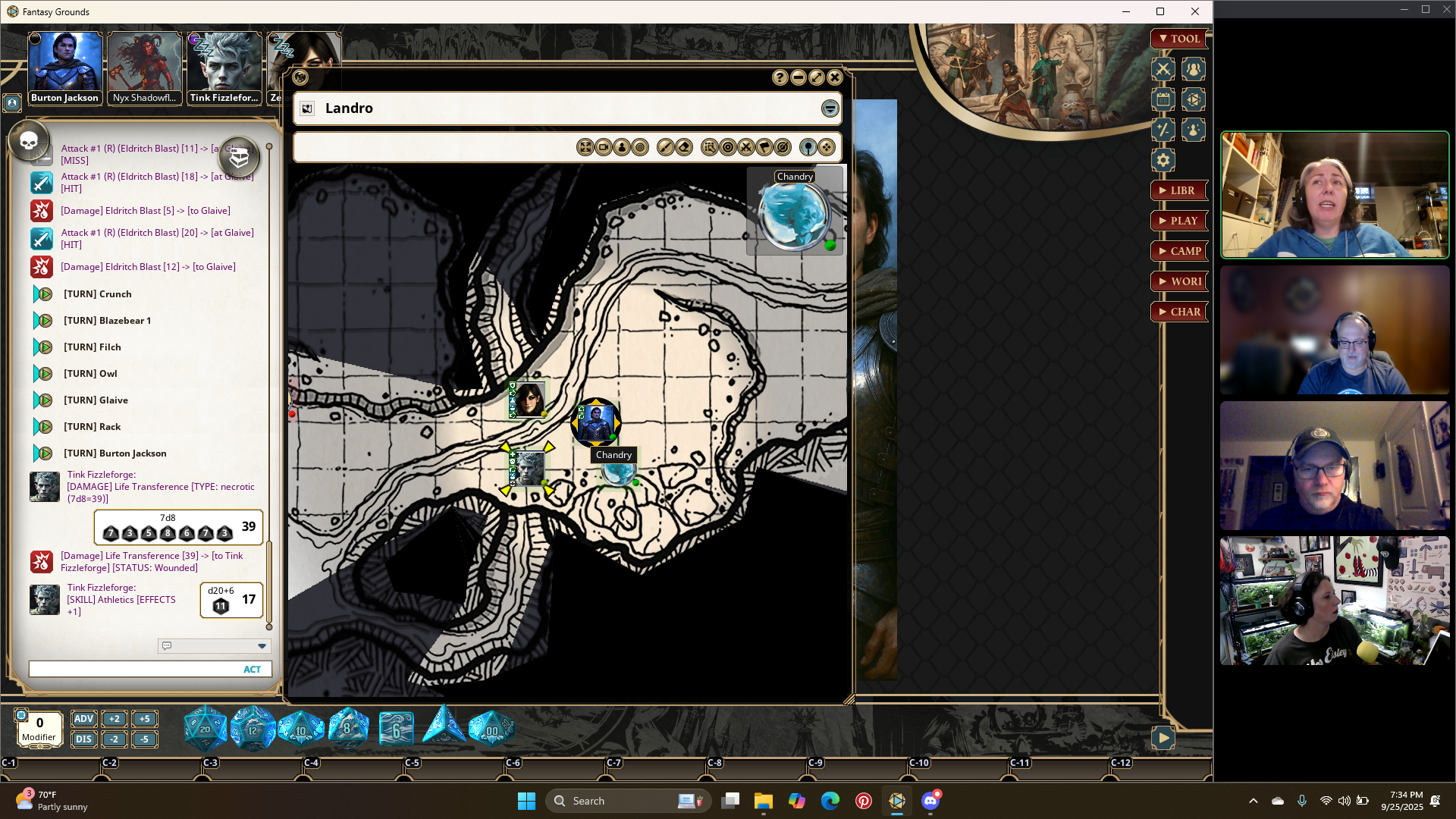Toggle the ADV advantage button
Viewport: 1456px width, 819px height.
point(83,719)
